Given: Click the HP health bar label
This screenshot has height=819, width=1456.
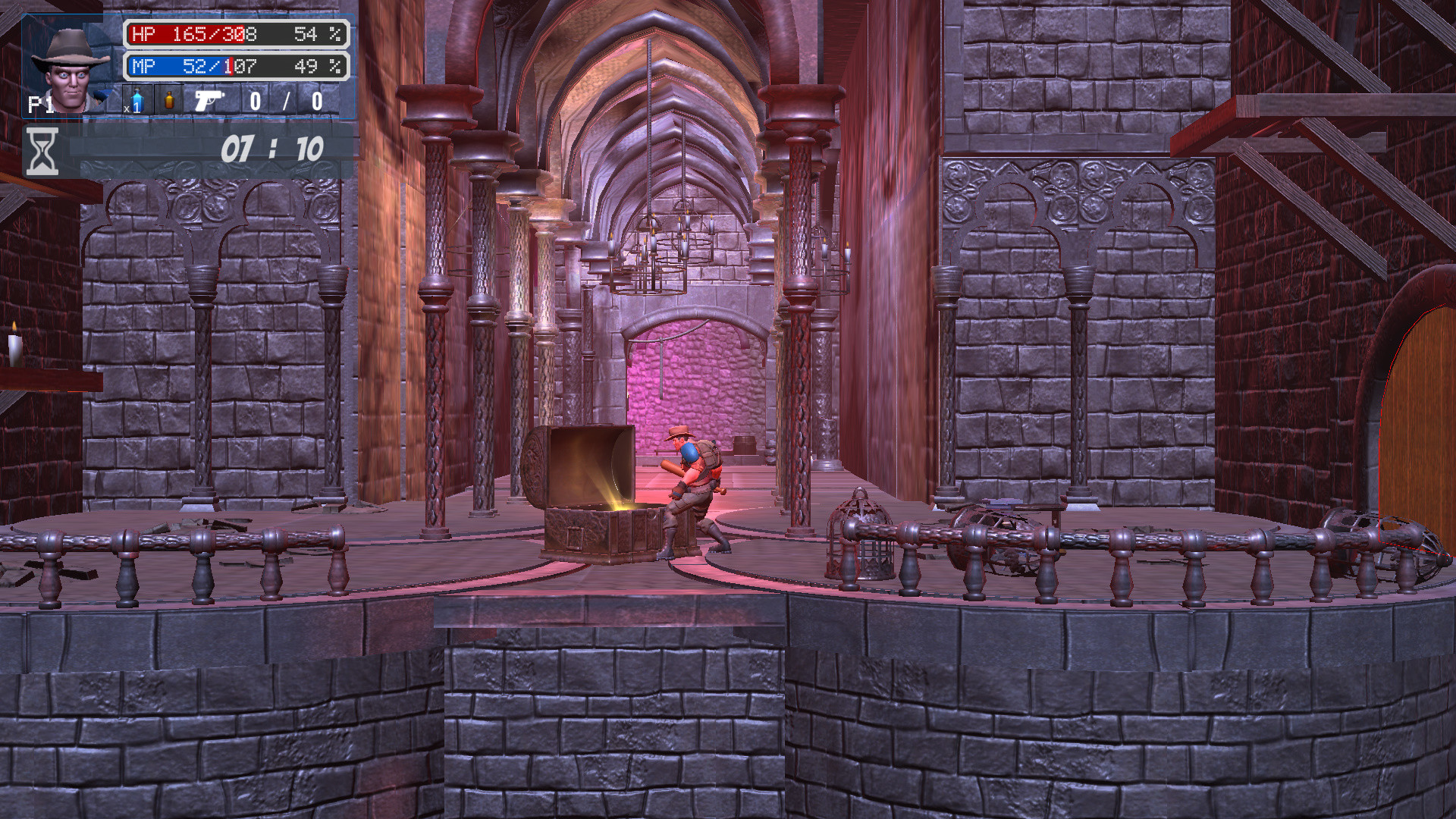Looking at the screenshot, I should coord(141,34).
